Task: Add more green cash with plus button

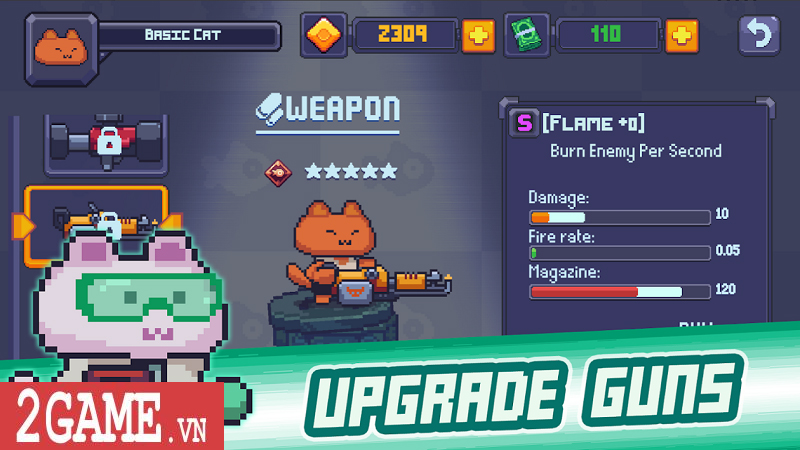Action: 681,36
